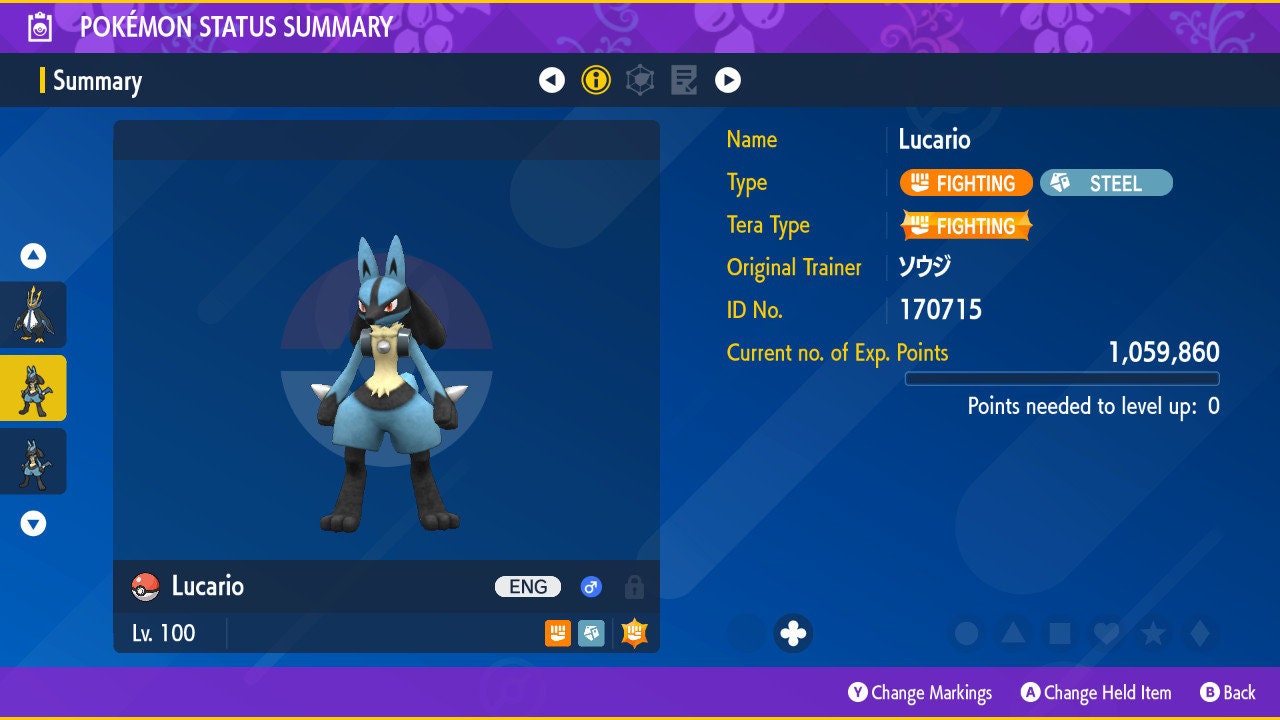
Task: Toggle the star marking
Action: tap(1152, 633)
